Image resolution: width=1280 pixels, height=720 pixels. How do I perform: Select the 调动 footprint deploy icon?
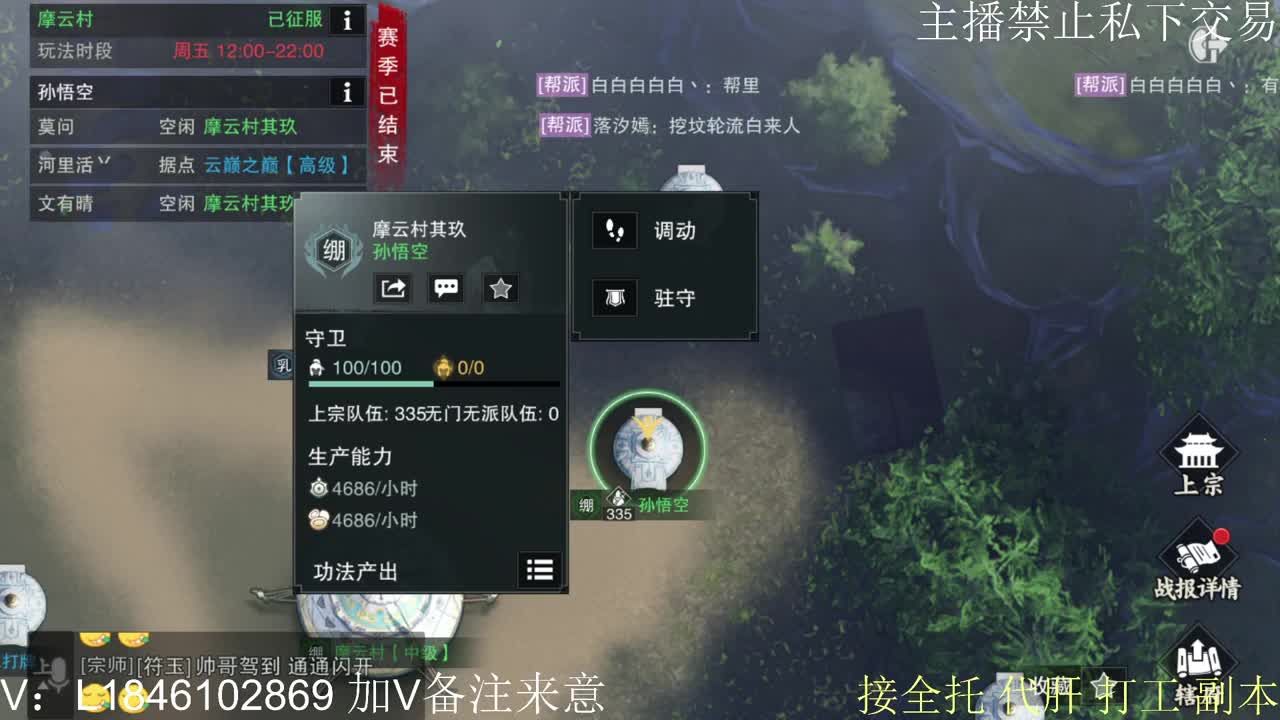pyautogui.click(x=614, y=230)
